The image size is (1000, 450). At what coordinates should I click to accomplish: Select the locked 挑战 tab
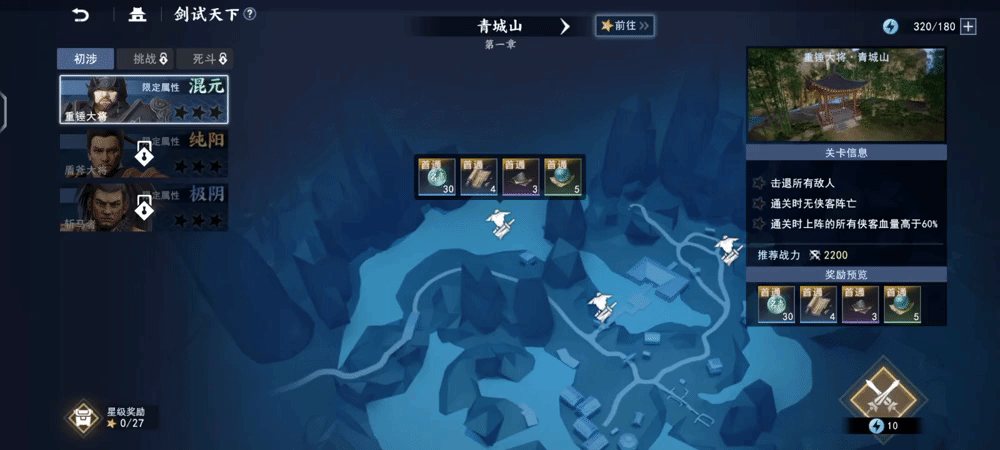coord(145,59)
